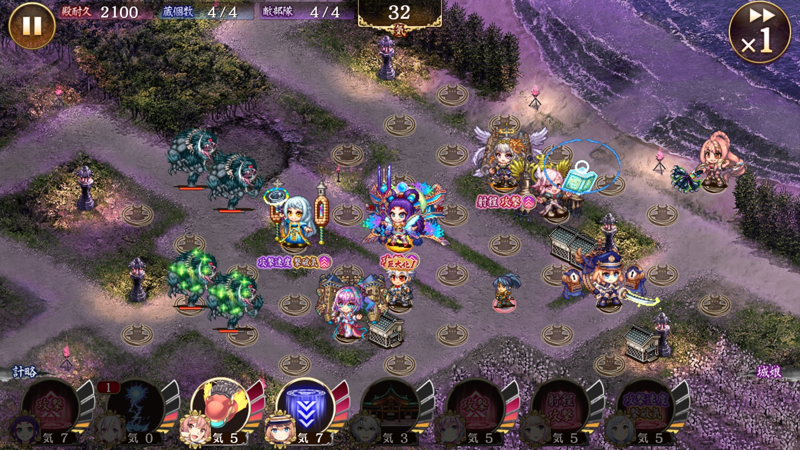
Task: Pause the battle
Action: coord(31,25)
